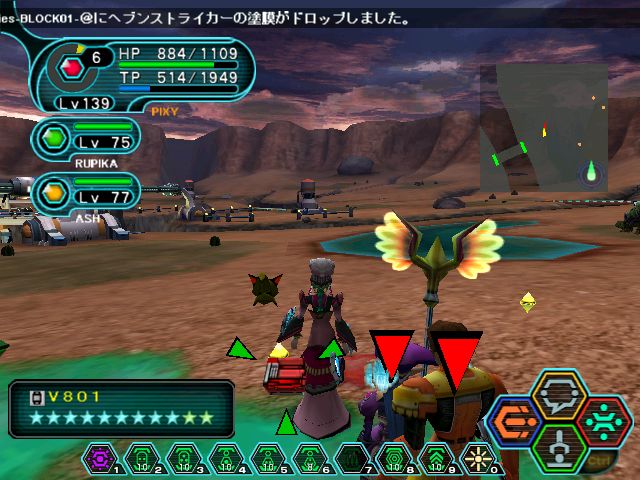Click the green-bordered hexagon action icon
Viewport: 640px width, 480px height.
[x=560, y=446]
